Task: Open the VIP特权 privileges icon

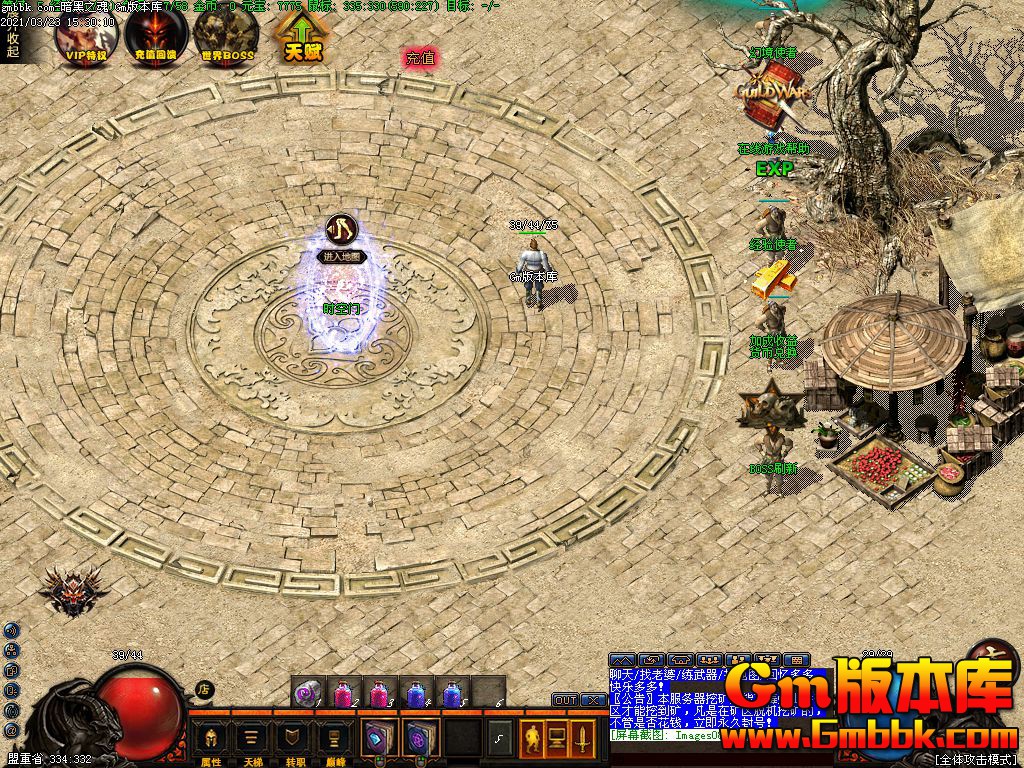Action: pos(86,37)
